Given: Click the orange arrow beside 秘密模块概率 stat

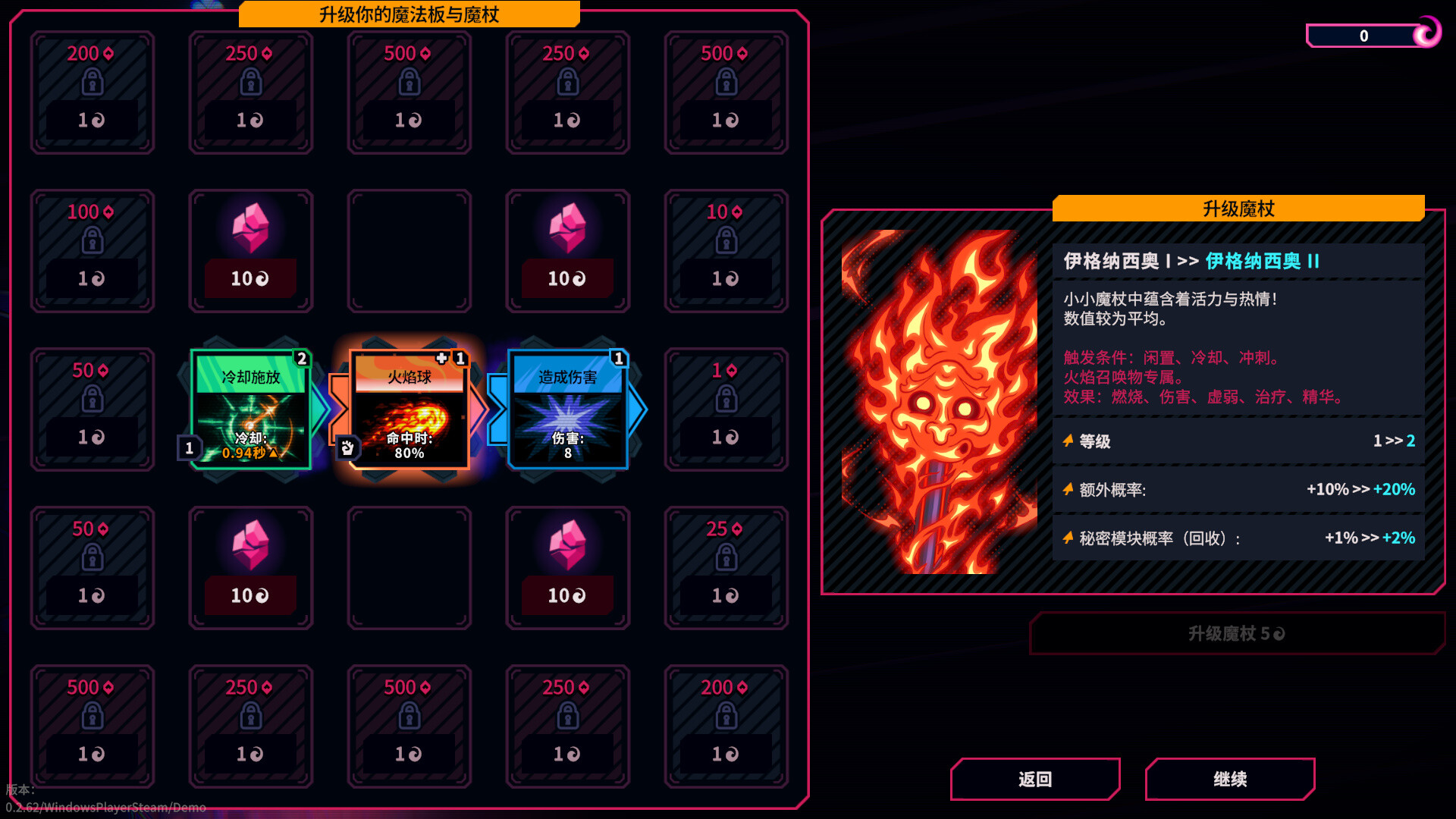Looking at the screenshot, I should pos(1066,538).
